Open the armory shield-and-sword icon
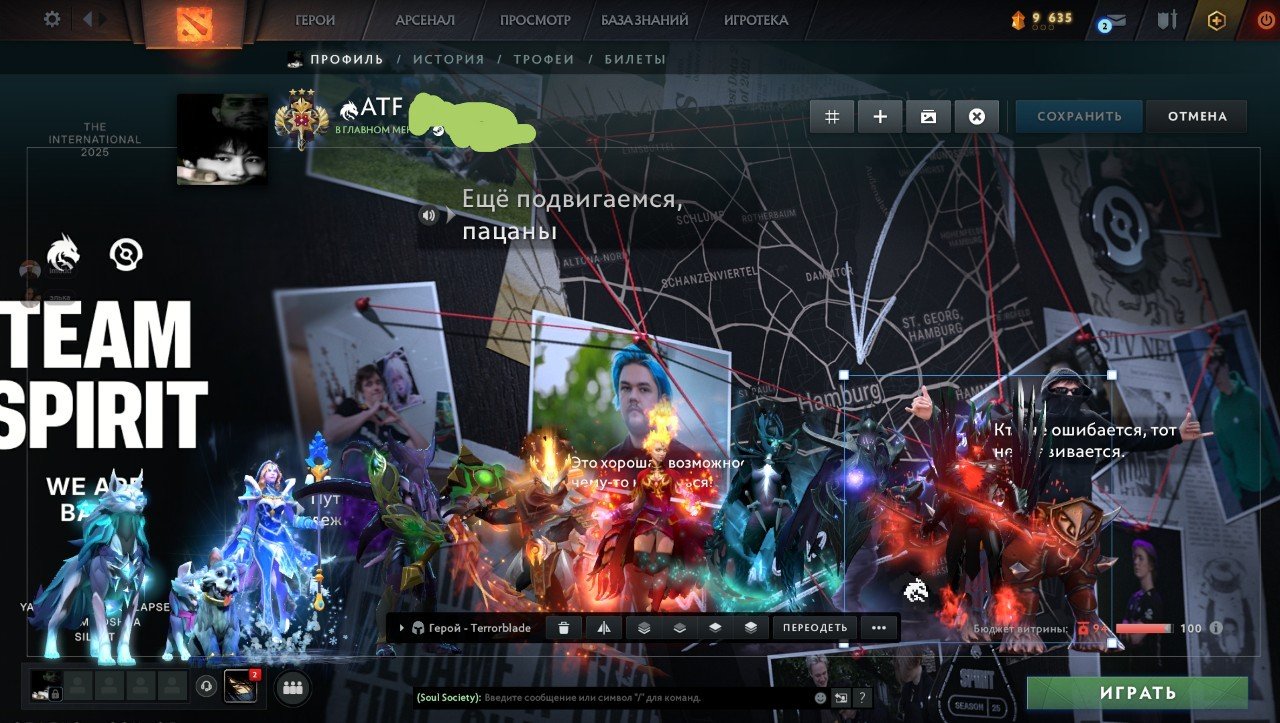Viewport: 1280px width, 723px height. pyautogui.click(x=1168, y=18)
